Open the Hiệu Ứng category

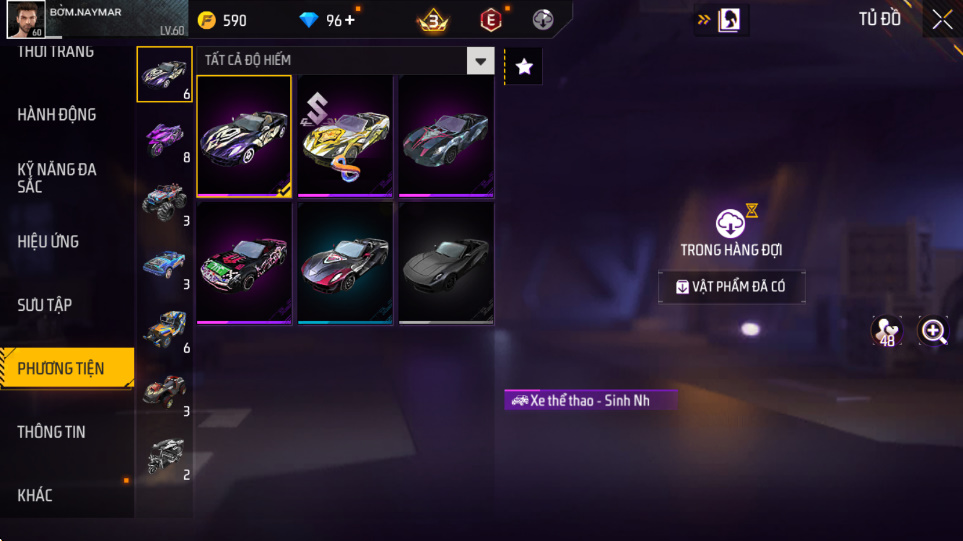(48, 242)
